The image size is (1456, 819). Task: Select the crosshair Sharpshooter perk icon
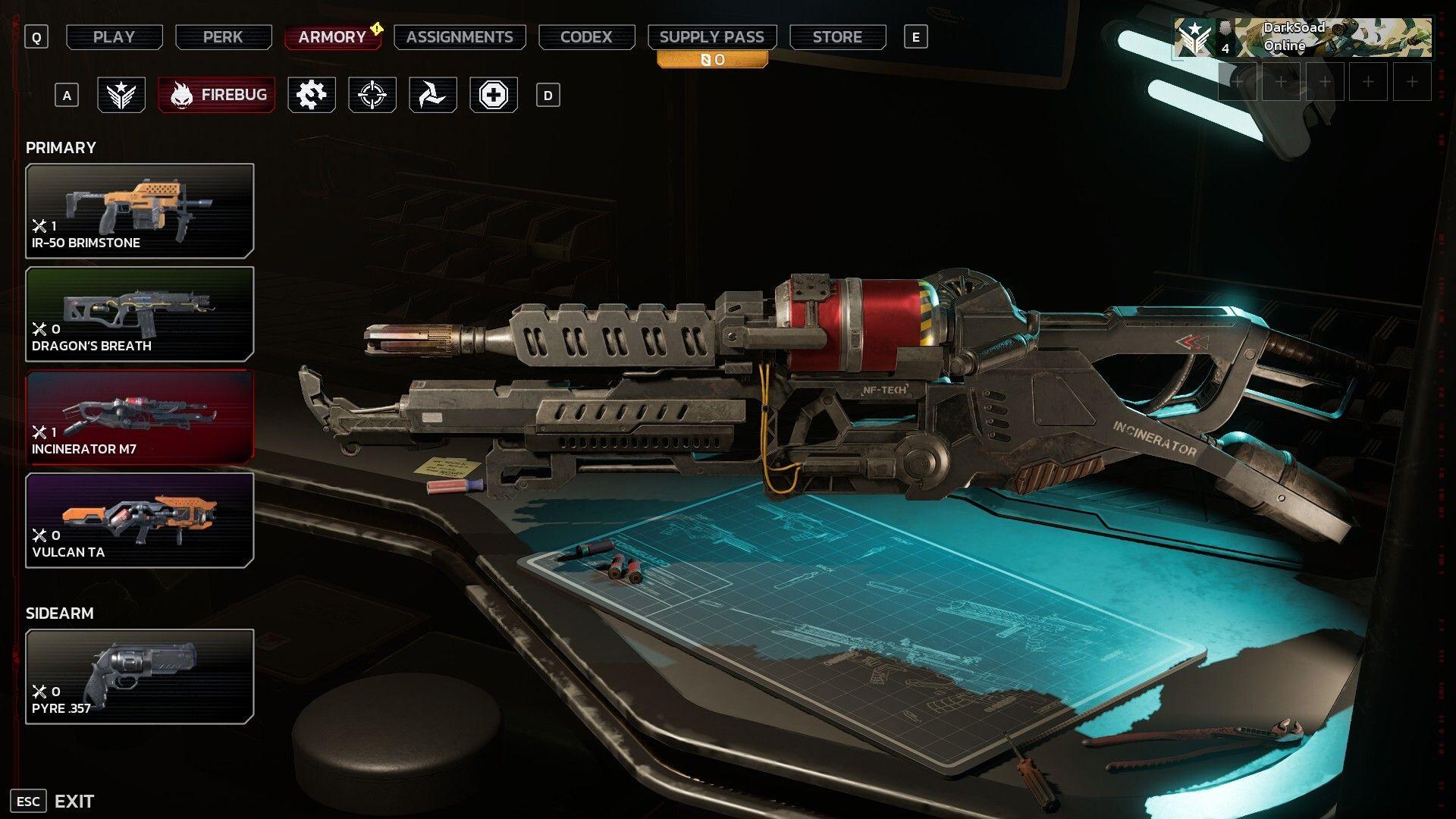tap(372, 96)
